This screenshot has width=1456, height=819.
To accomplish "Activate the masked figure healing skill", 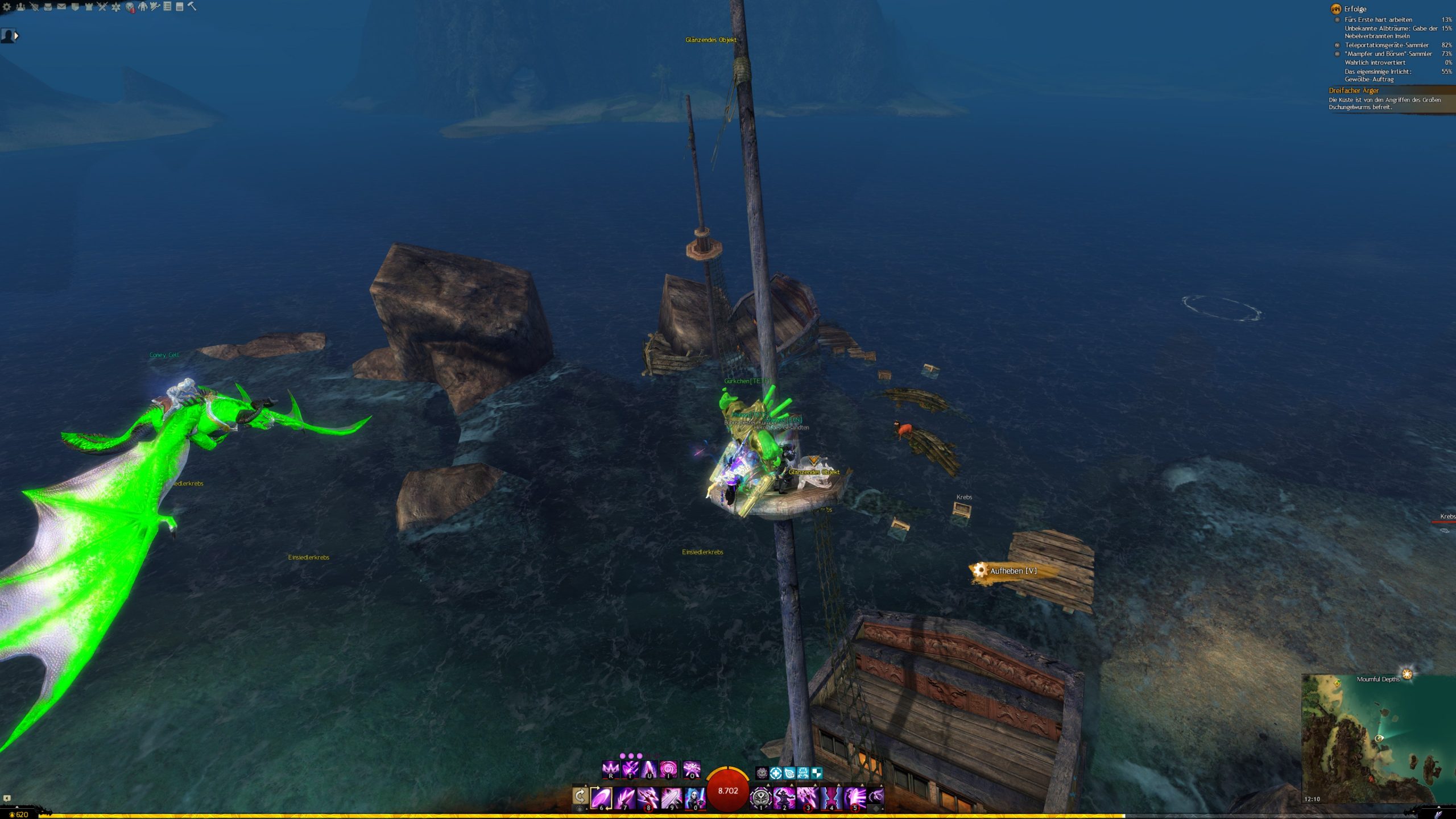I will (x=694, y=797).
